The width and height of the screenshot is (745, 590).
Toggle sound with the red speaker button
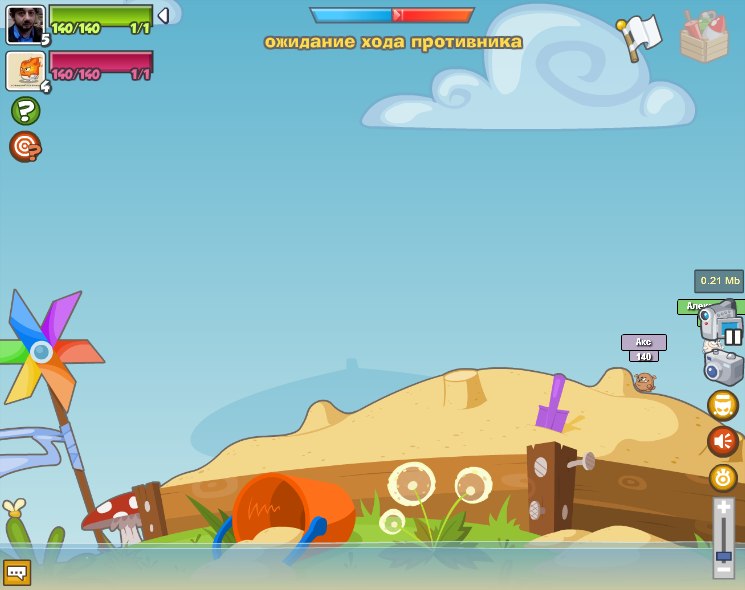[722, 441]
